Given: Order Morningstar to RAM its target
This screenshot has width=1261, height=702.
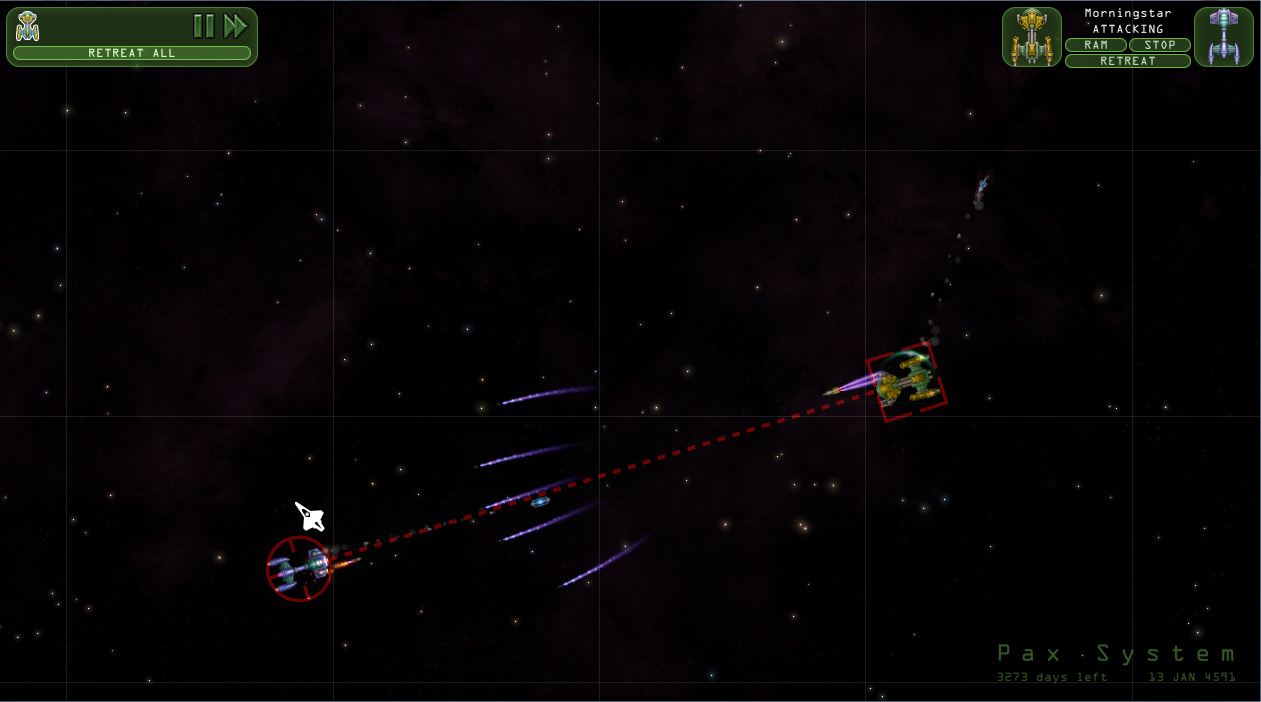Looking at the screenshot, I should tap(1096, 45).
